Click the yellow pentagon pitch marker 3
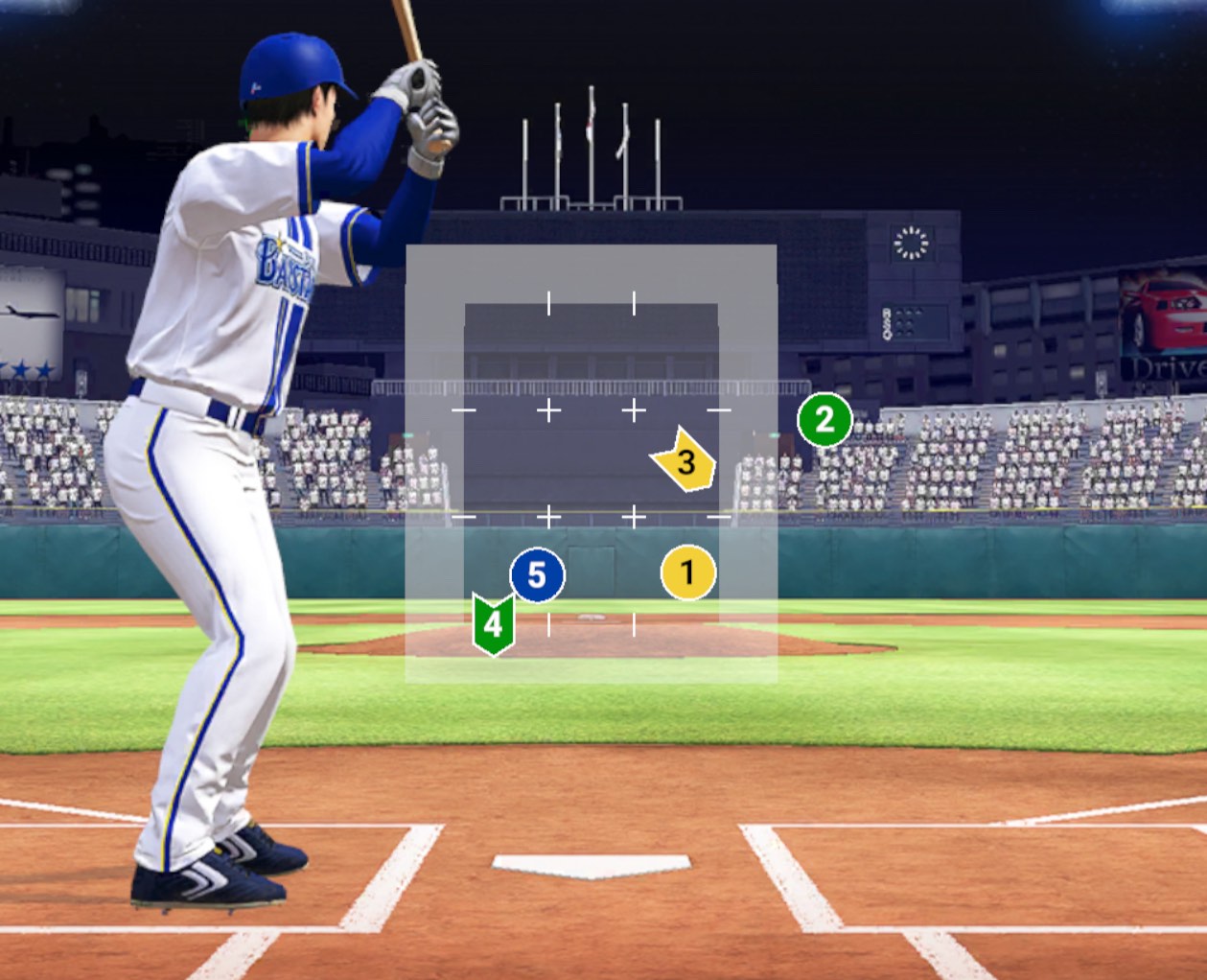The image size is (1207, 980). (x=685, y=461)
